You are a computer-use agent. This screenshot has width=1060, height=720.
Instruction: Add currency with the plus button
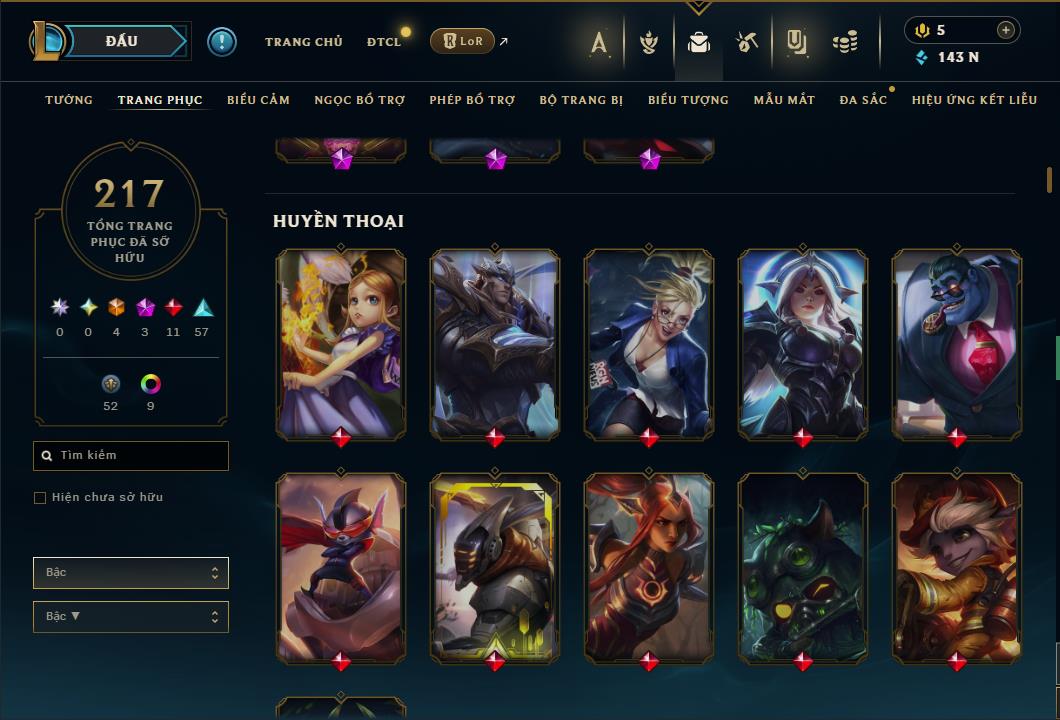(x=1005, y=30)
